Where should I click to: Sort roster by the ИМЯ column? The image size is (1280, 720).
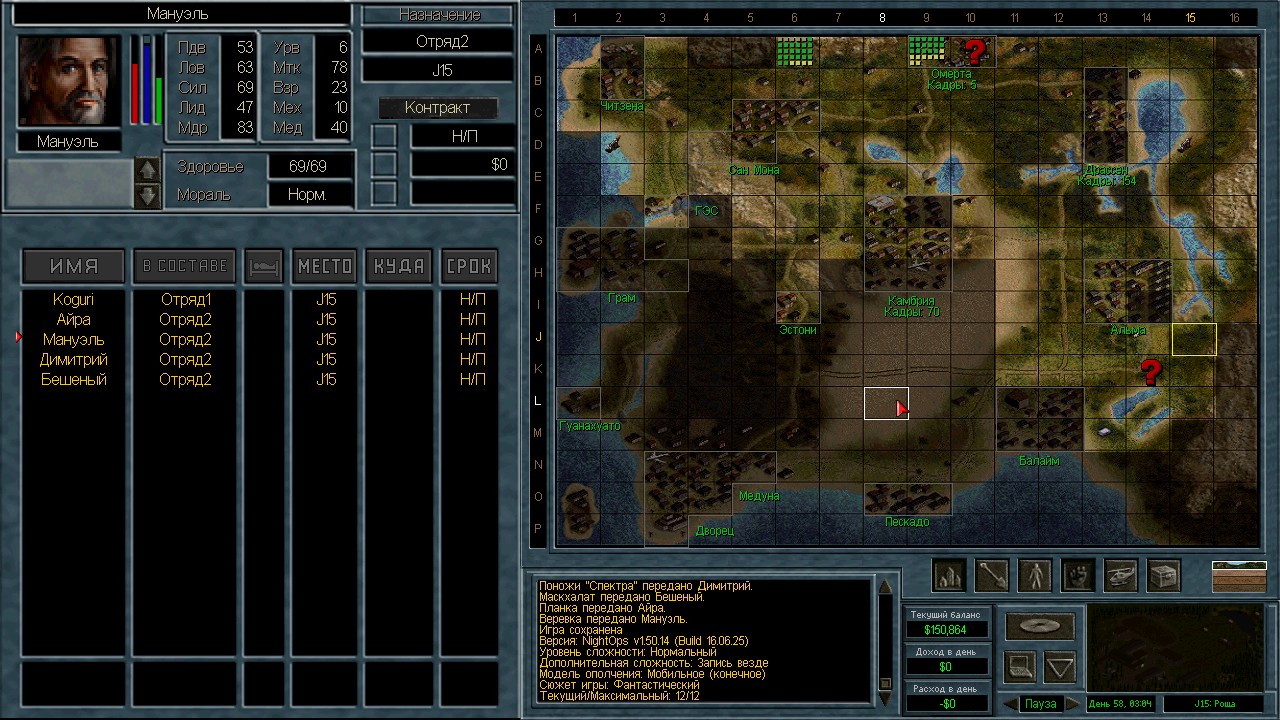[74, 266]
